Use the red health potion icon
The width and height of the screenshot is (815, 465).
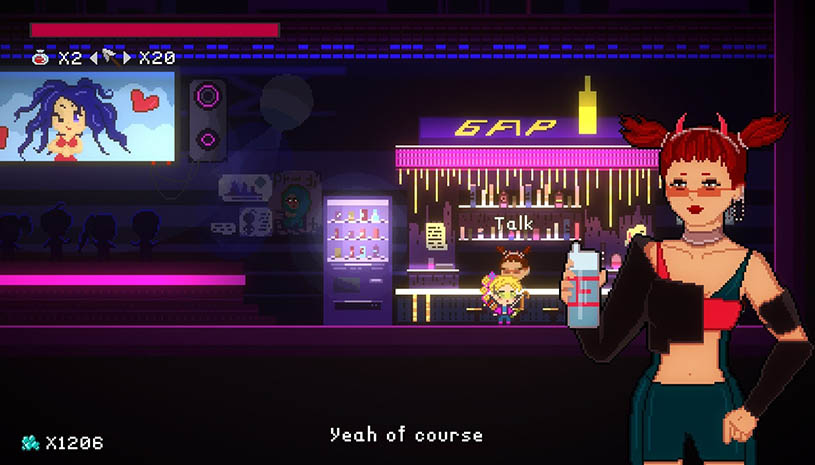tap(42, 57)
